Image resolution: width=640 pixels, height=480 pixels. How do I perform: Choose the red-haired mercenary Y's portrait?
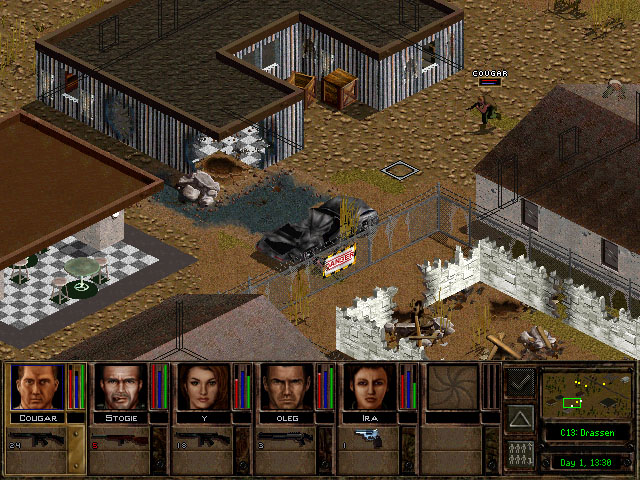pos(204,387)
